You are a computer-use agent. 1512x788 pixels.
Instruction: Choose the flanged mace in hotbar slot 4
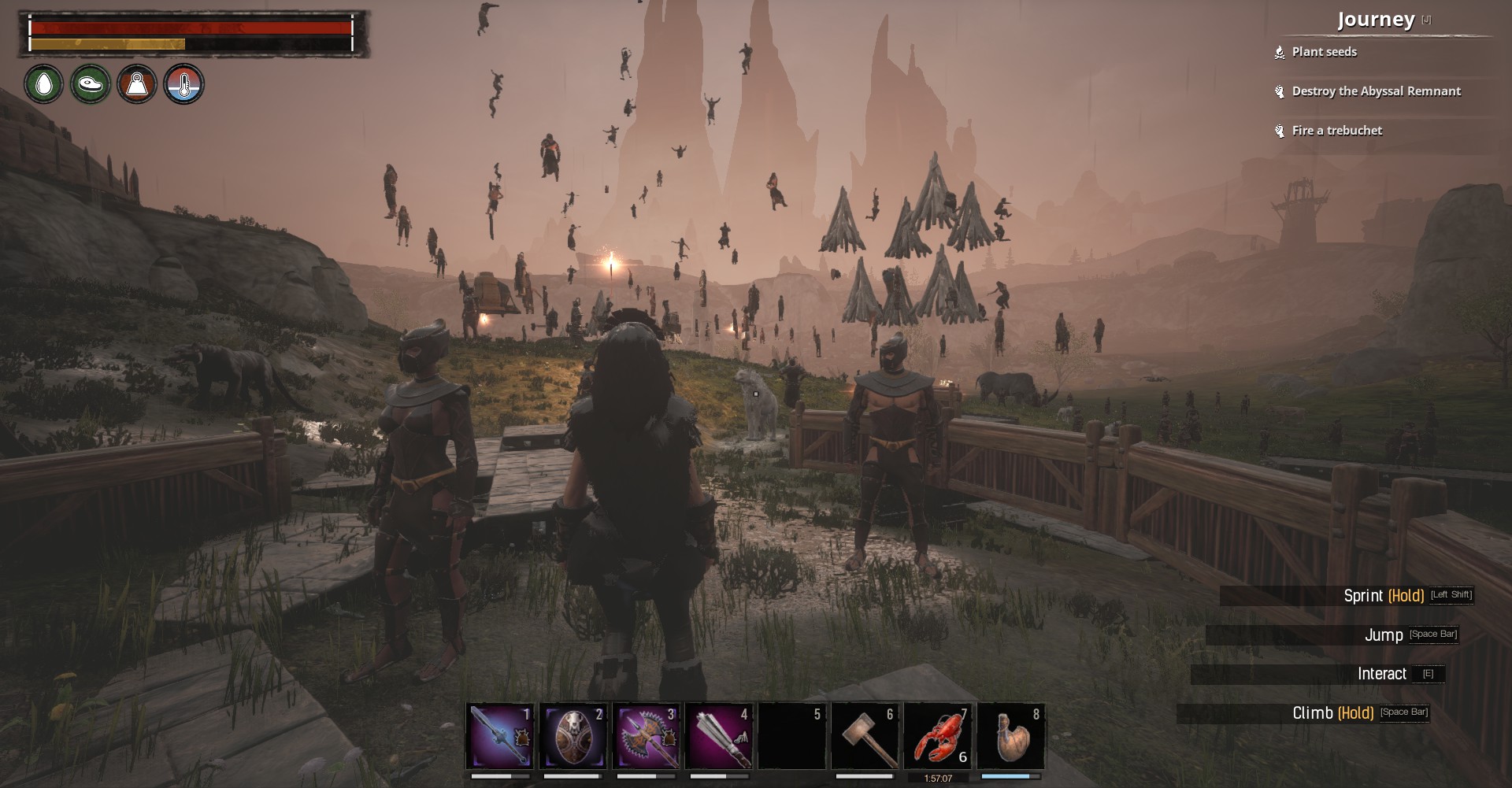(719, 736)
